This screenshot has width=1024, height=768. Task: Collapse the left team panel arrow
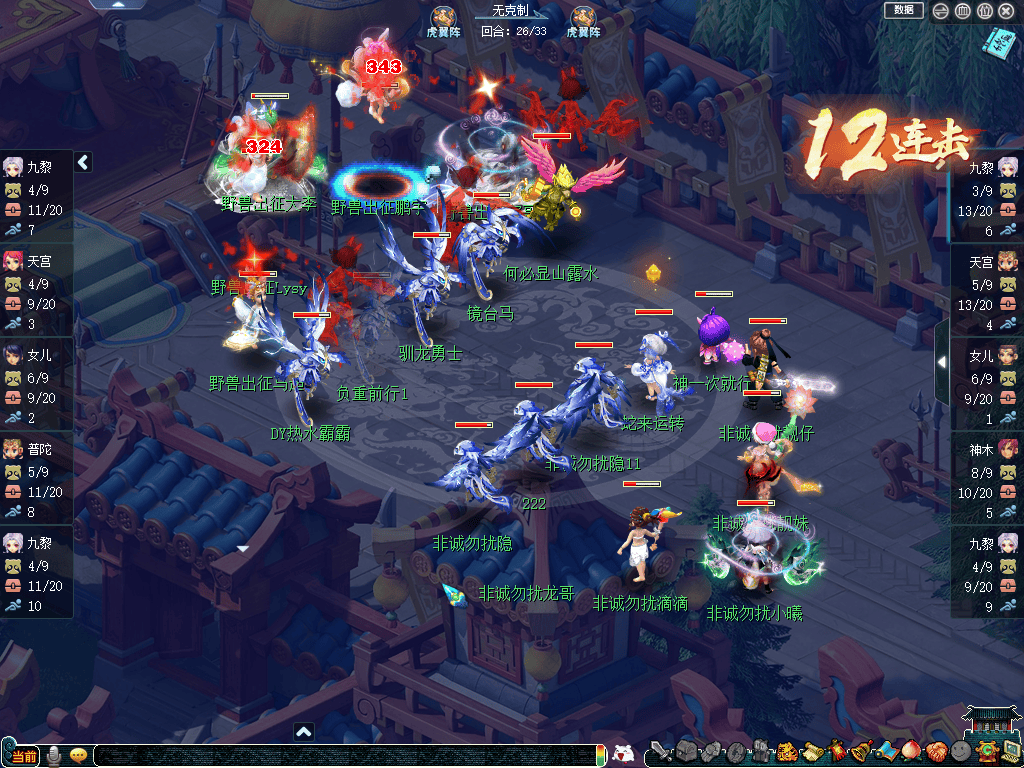pyautogui.click(x=84, y=162)
